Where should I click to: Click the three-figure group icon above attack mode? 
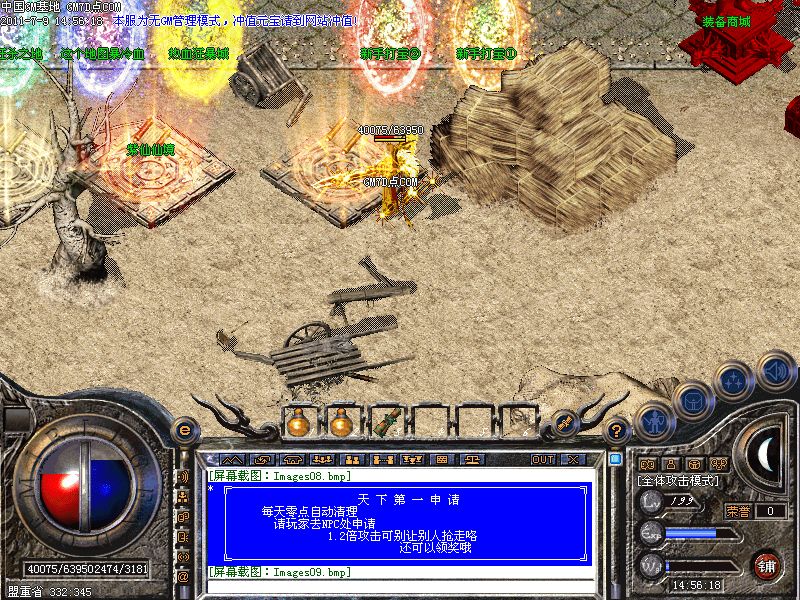(x=718, y=464)
